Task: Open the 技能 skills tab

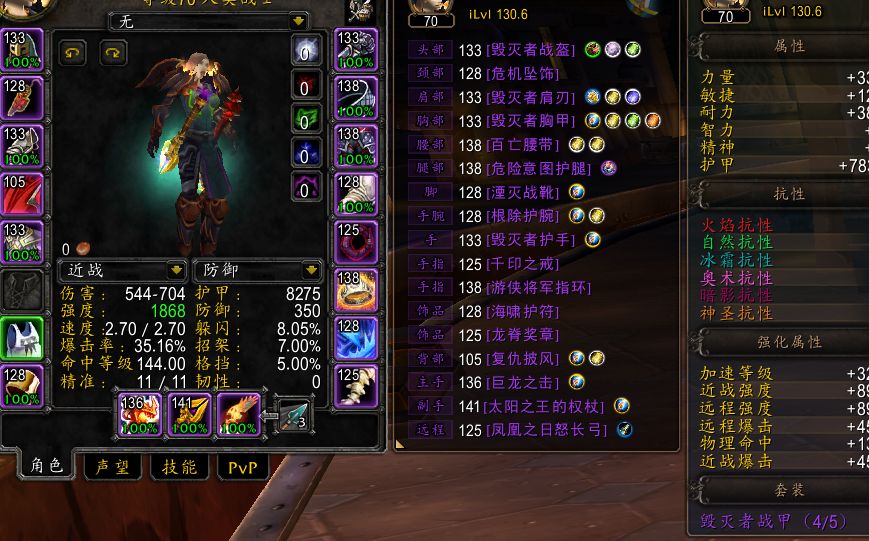Action: click(x=178, y=467)
